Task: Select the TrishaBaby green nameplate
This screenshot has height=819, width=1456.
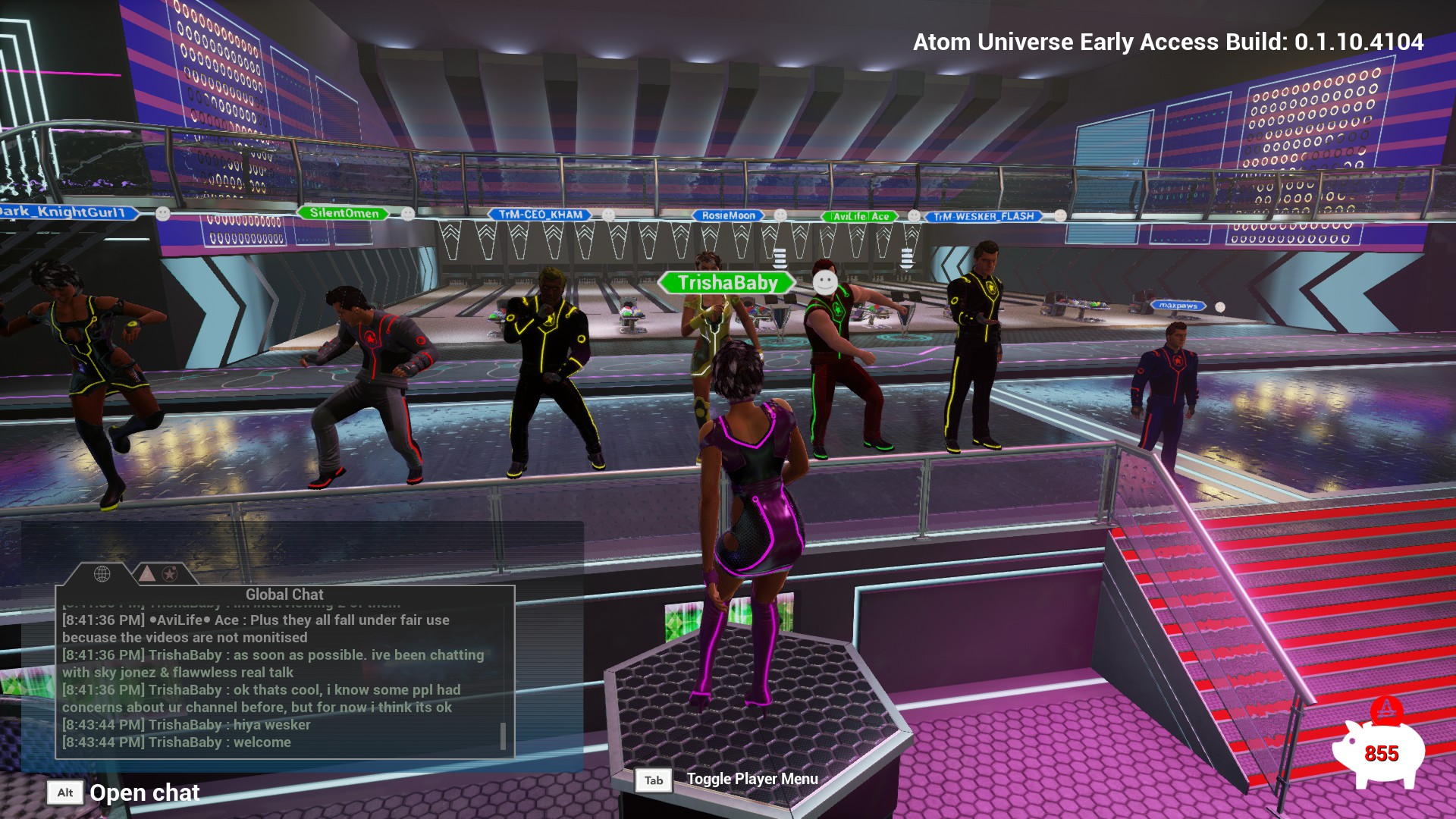Action: coord(727,283)
